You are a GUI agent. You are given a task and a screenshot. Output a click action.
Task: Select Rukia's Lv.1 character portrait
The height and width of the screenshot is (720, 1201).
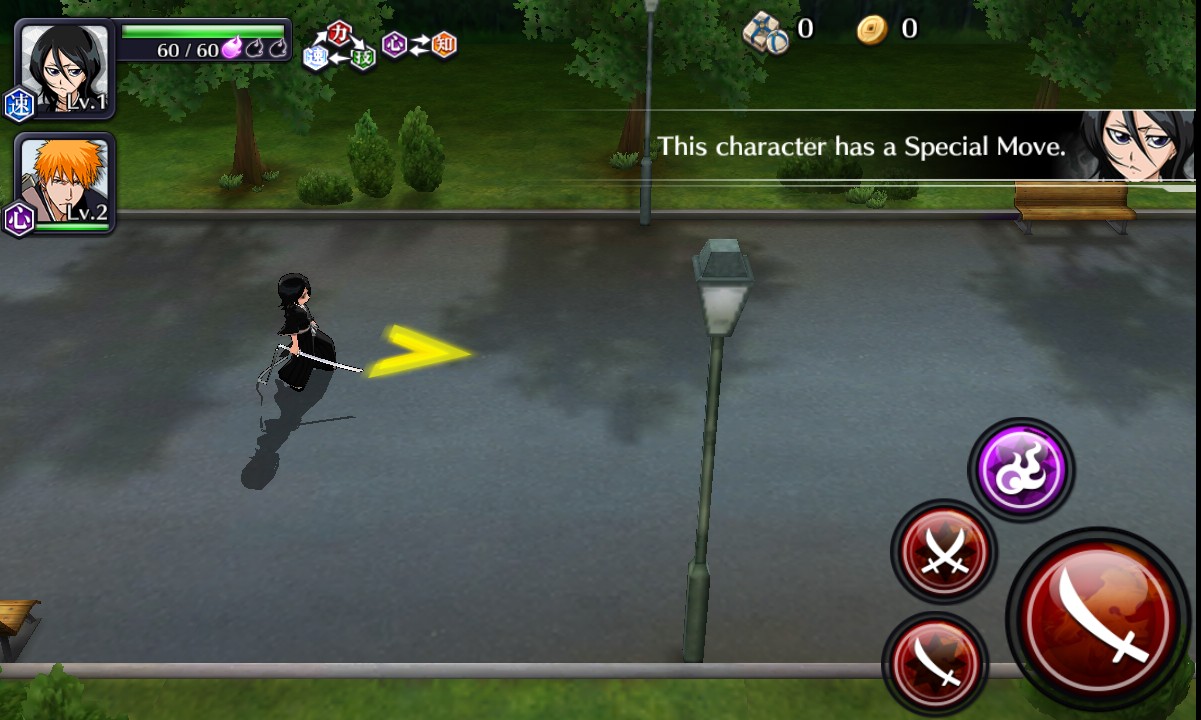[x=64, y=68]
